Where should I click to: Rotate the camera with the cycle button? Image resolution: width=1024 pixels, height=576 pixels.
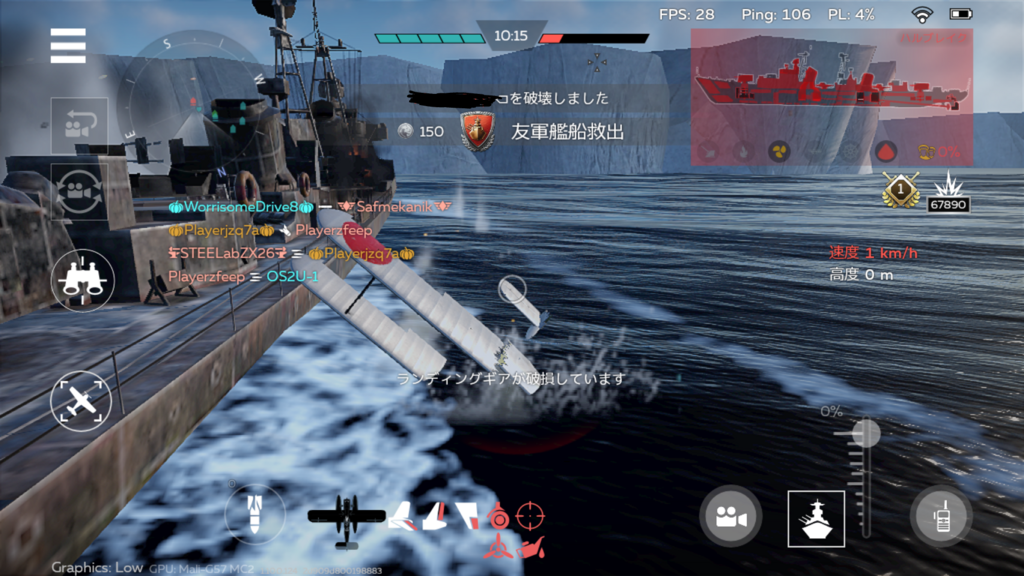coord(79,190)
